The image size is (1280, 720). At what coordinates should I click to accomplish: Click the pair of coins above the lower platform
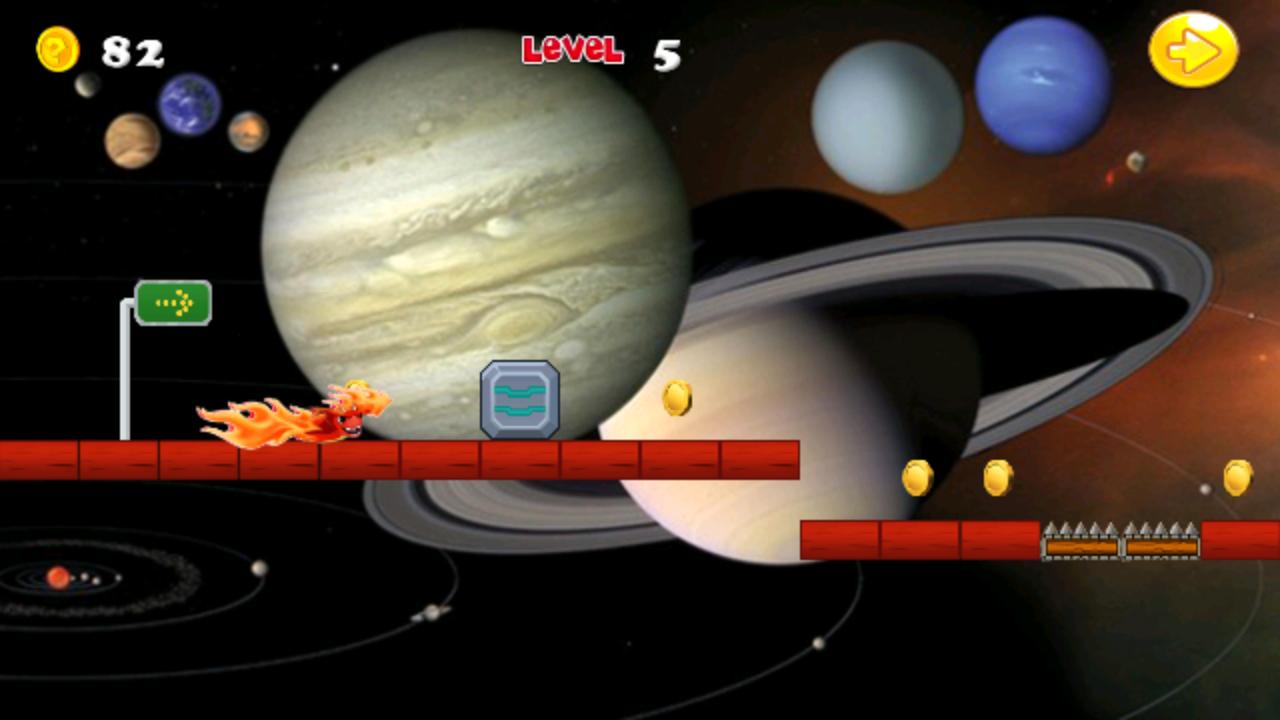(x=957, y=476)
